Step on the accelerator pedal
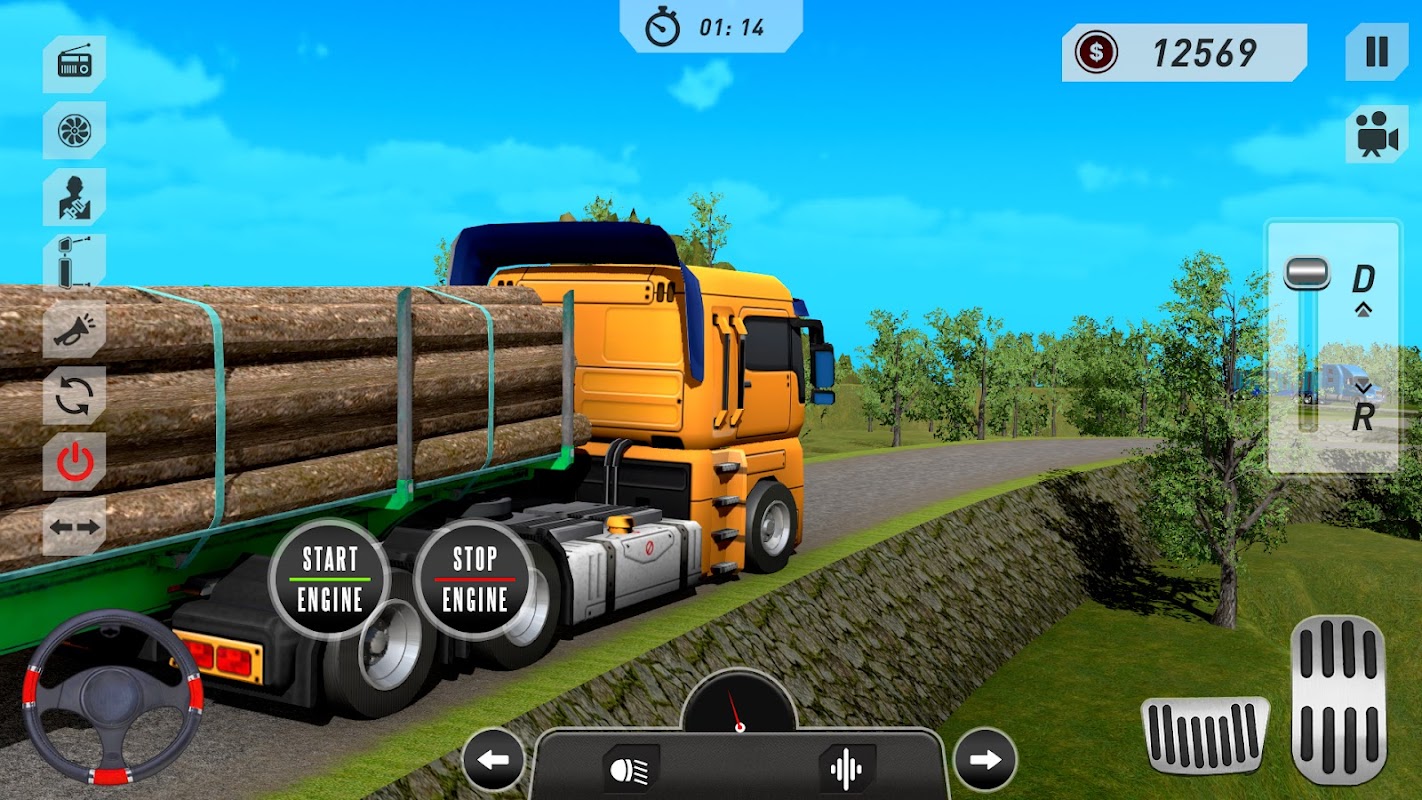The width and height of the screenshot is (1422, 800). click(1338, 699)
